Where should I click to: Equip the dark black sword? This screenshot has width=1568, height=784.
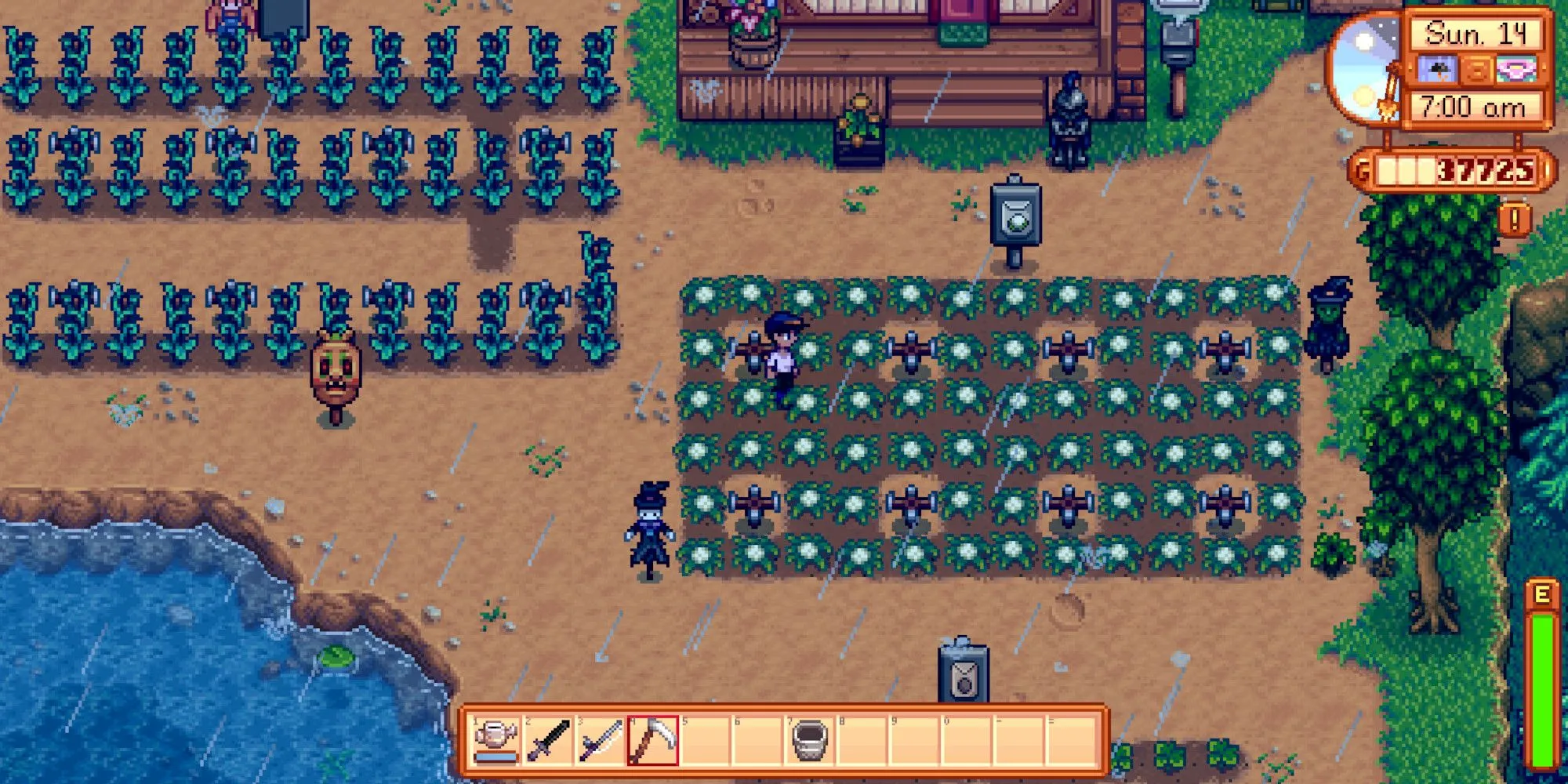tap(548, 741)
